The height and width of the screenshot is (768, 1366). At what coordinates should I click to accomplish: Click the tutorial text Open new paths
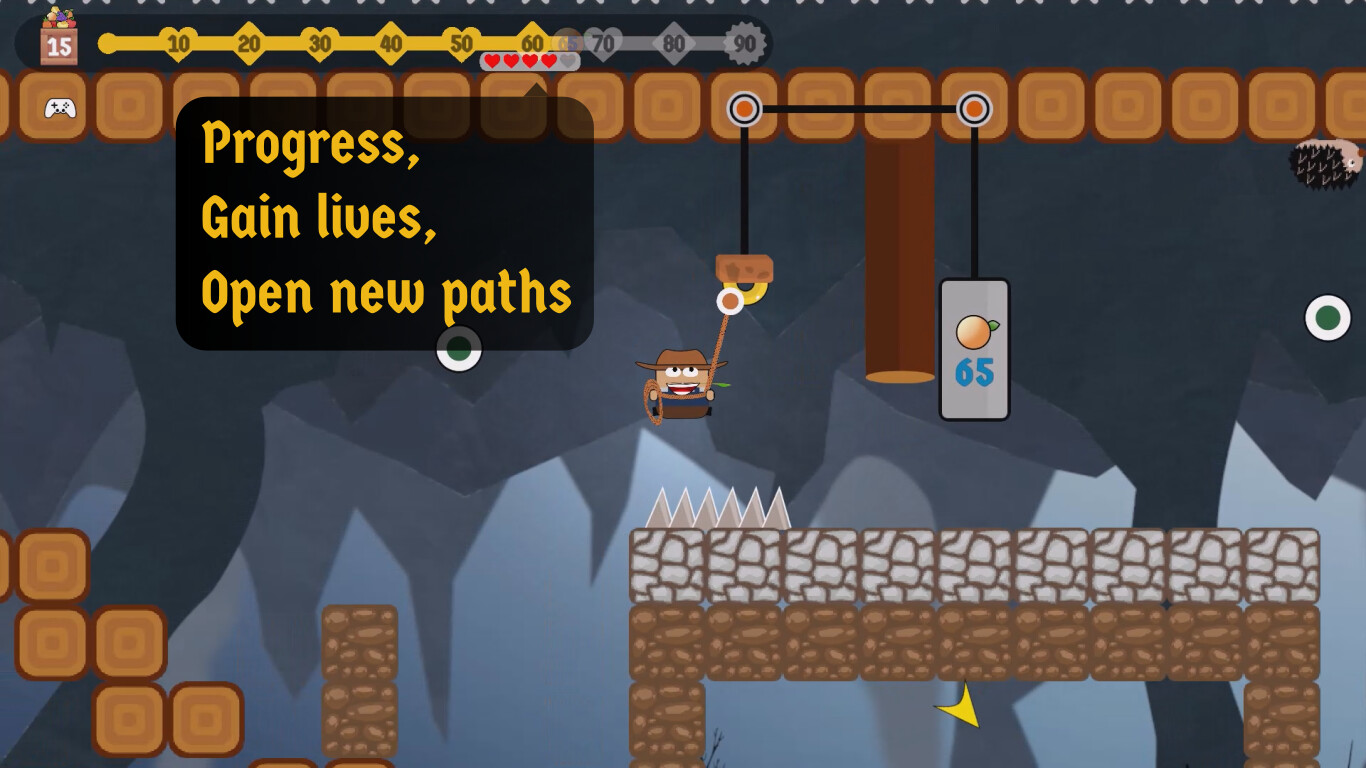[385, 293]
